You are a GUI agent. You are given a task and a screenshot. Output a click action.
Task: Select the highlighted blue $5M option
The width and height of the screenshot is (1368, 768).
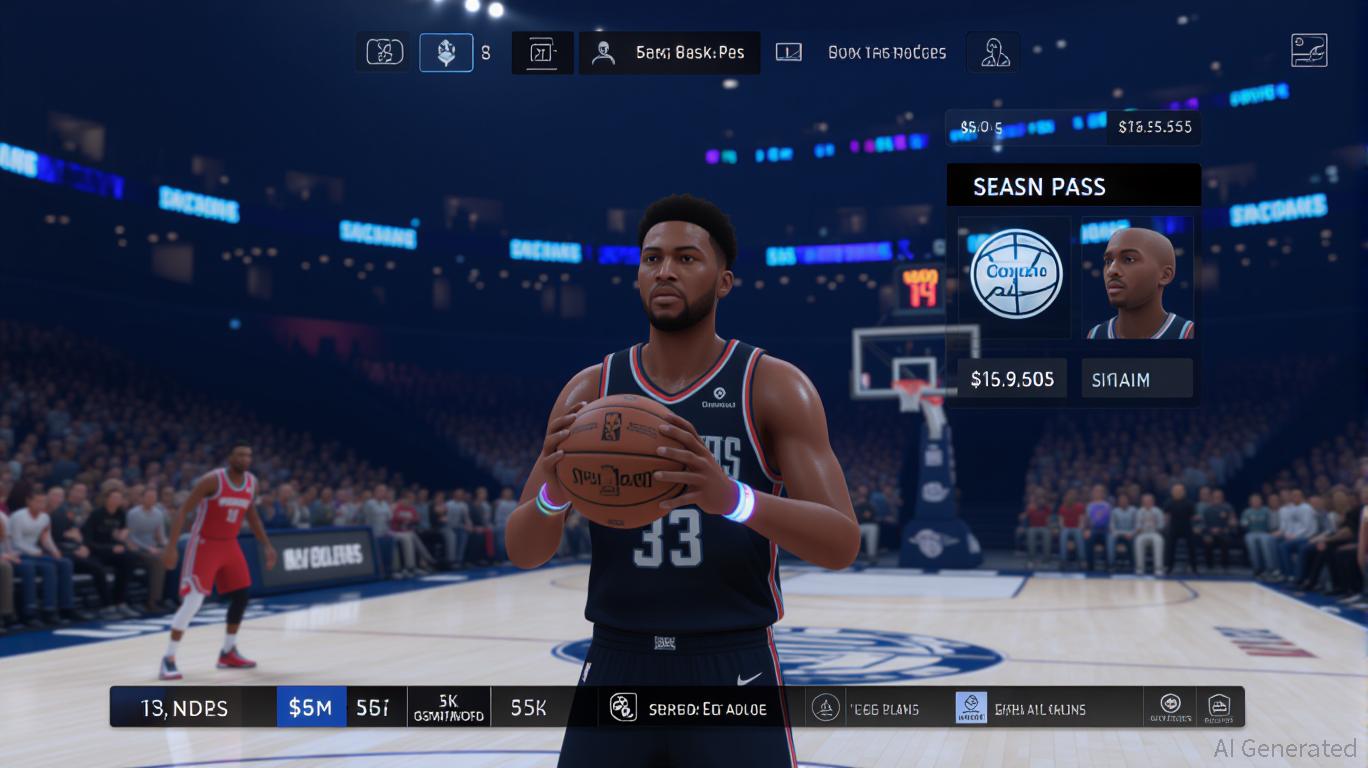311,708
